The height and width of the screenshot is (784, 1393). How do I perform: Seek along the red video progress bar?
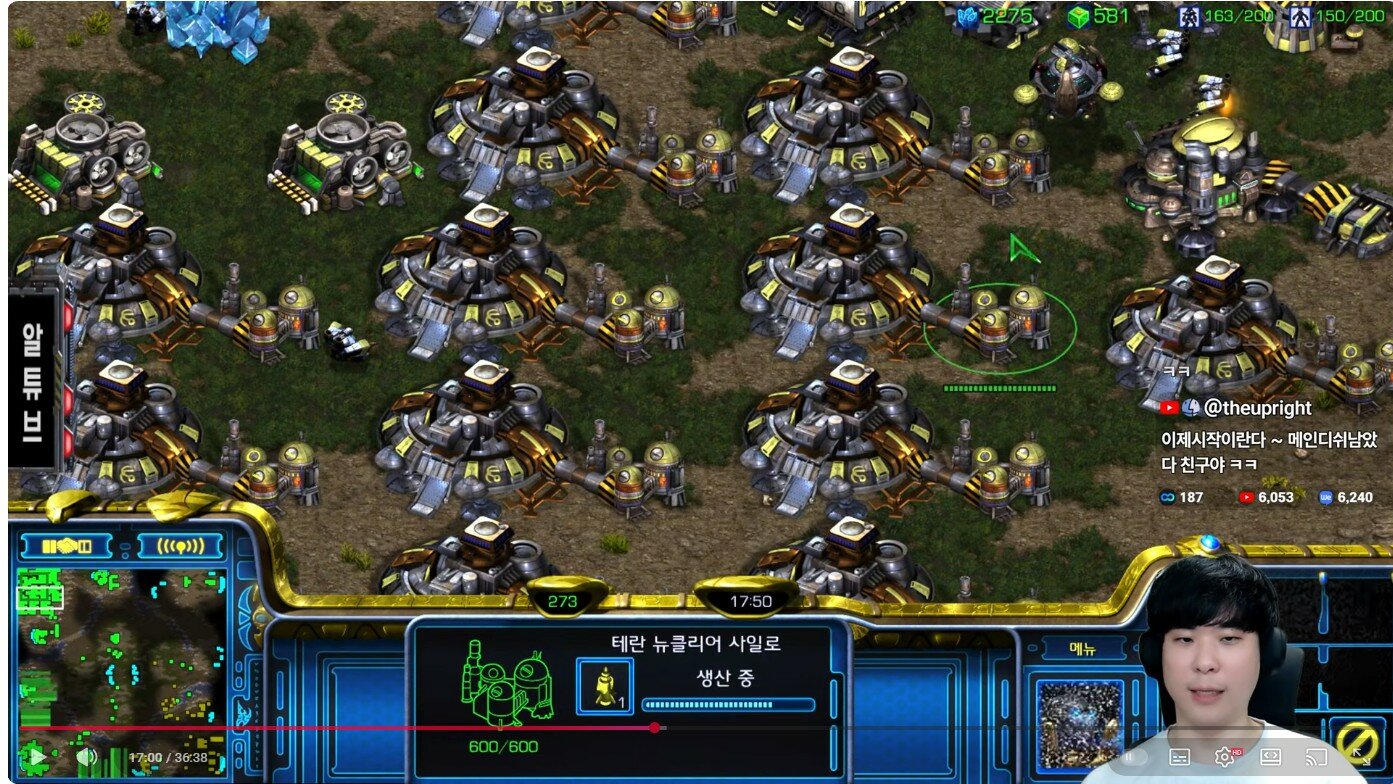(x=400, y=728)
